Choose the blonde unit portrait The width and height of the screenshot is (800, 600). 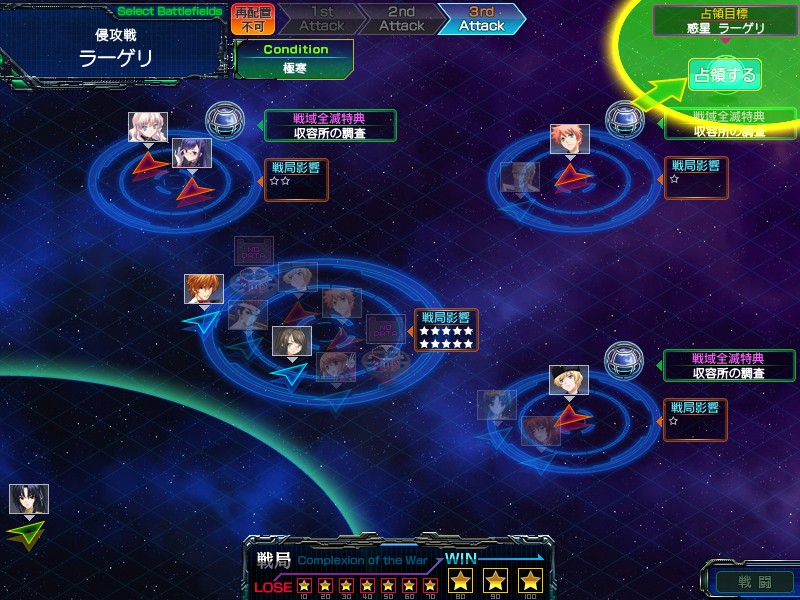coord(569,380)
